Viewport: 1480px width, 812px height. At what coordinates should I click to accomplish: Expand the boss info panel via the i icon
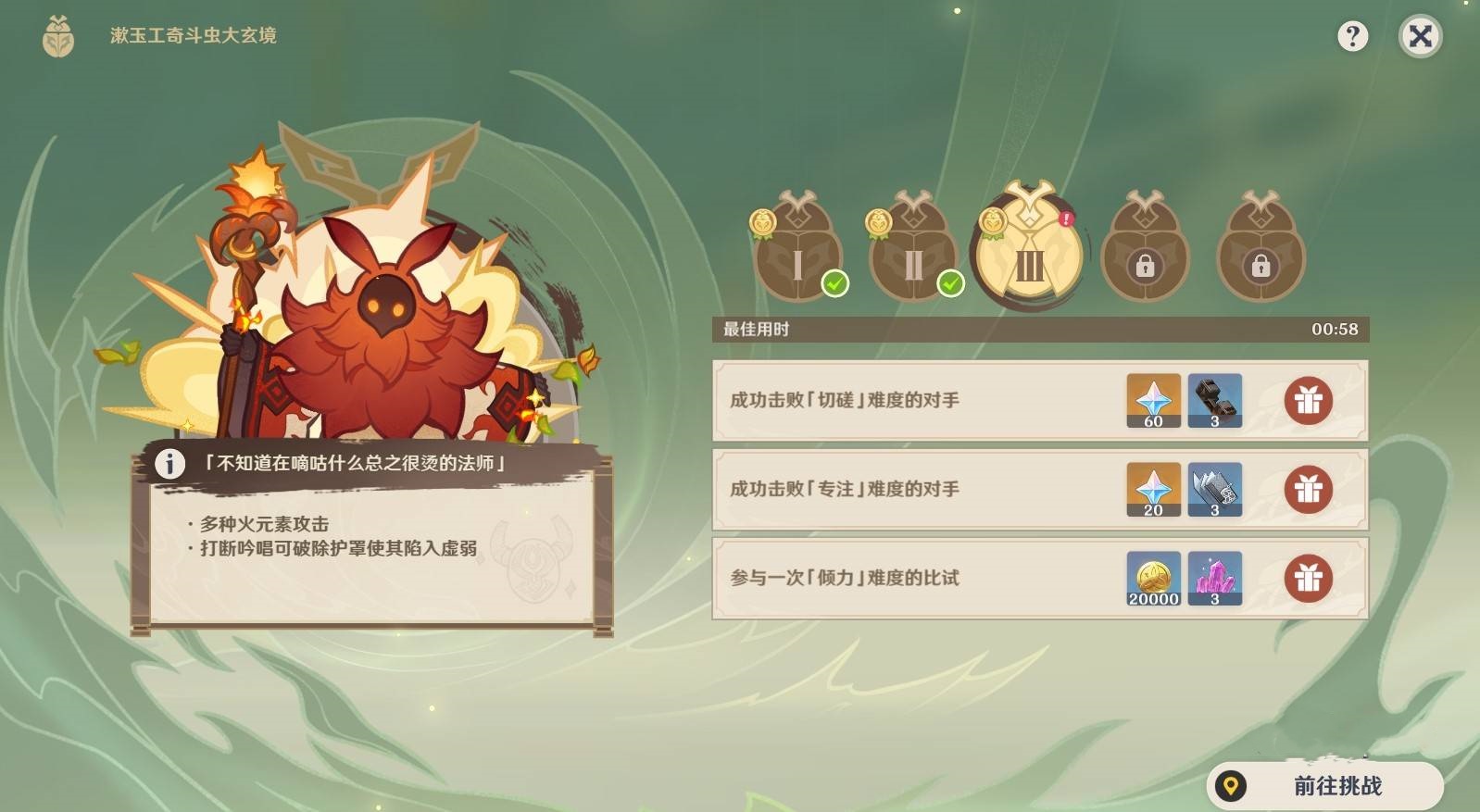click(169, 466)
